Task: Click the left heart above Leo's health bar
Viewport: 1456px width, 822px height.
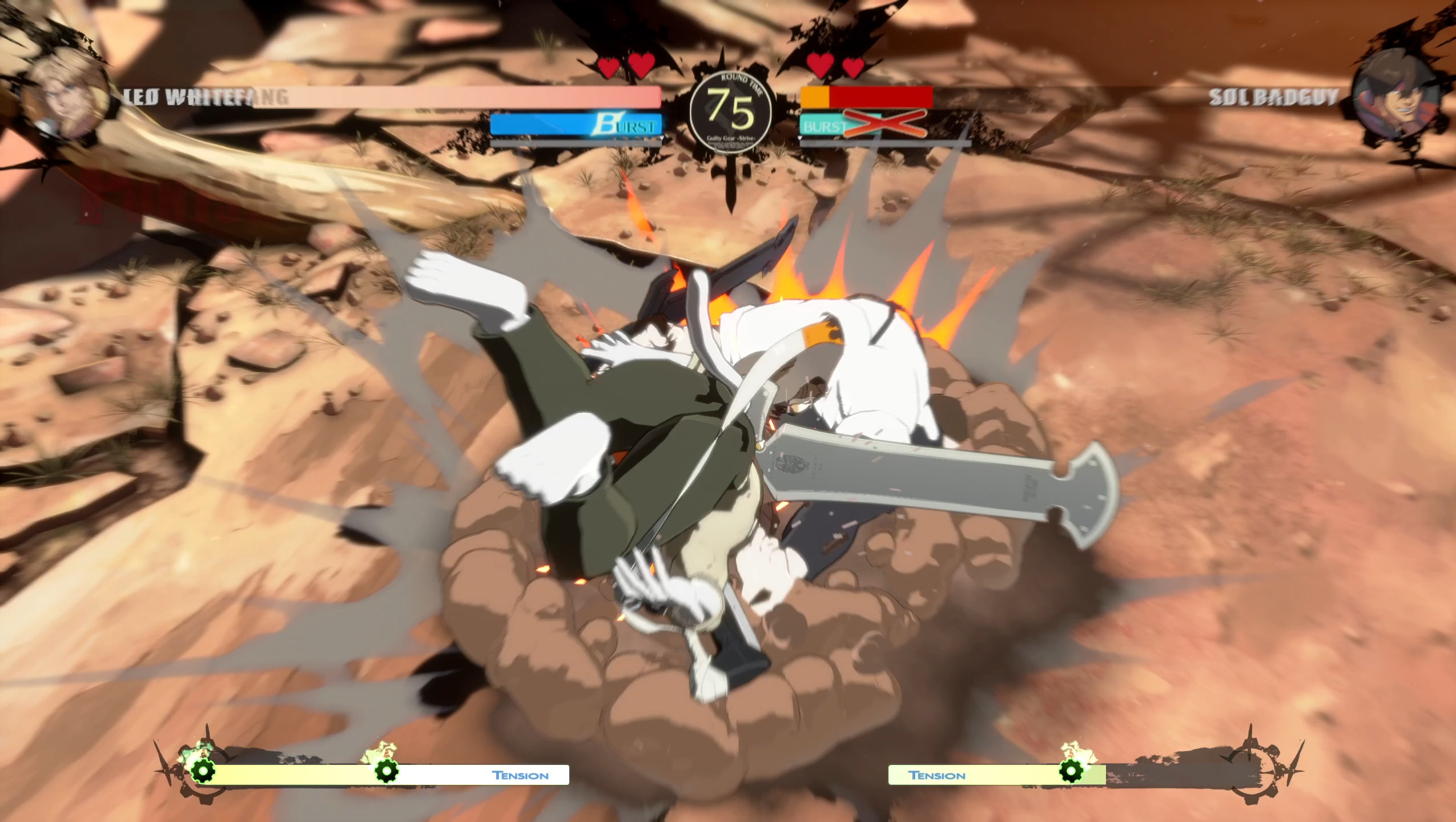Action: tap(607, 66)
